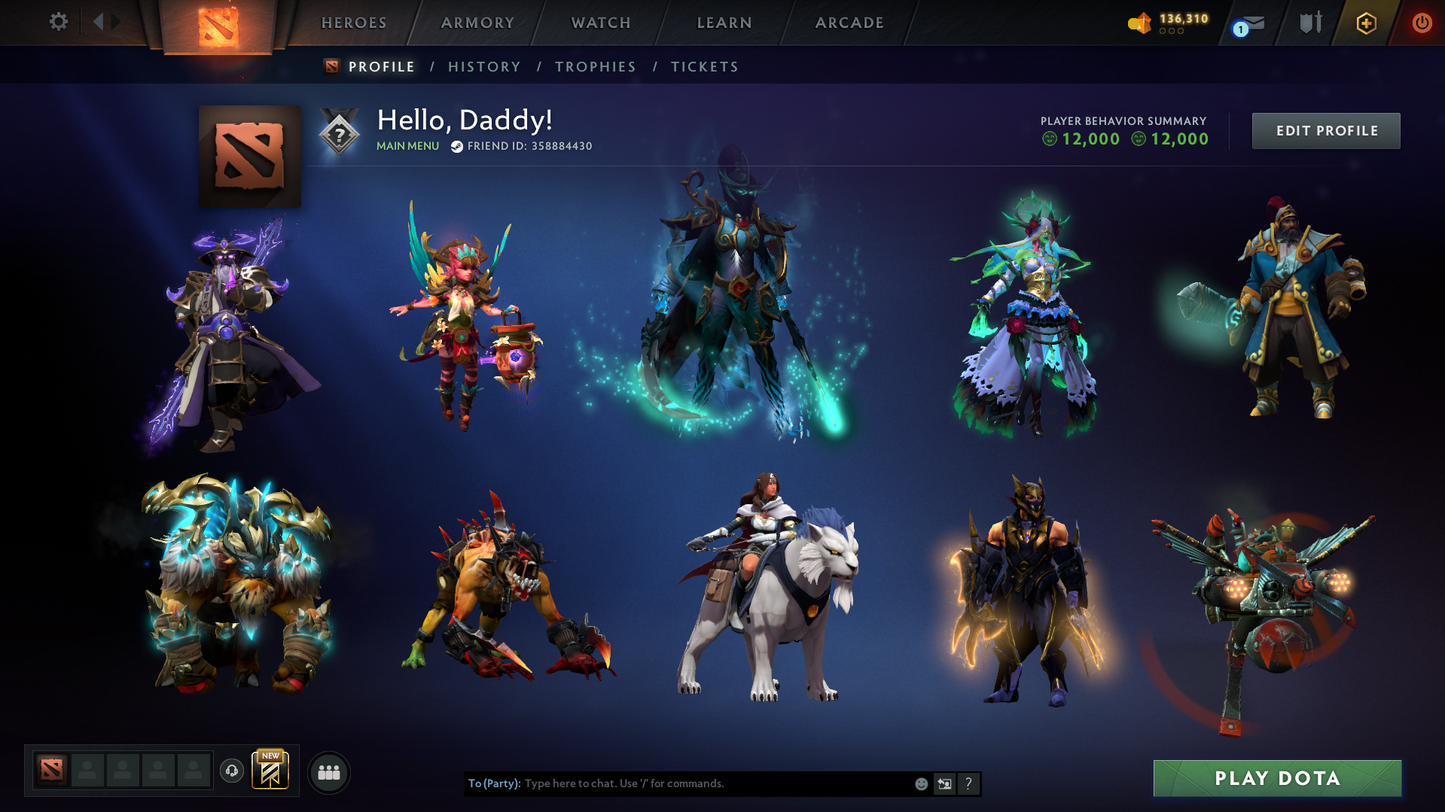The image size is (1445, 812).
Task: Click the back navigation arrow
Action: click(x=98, y=20)
